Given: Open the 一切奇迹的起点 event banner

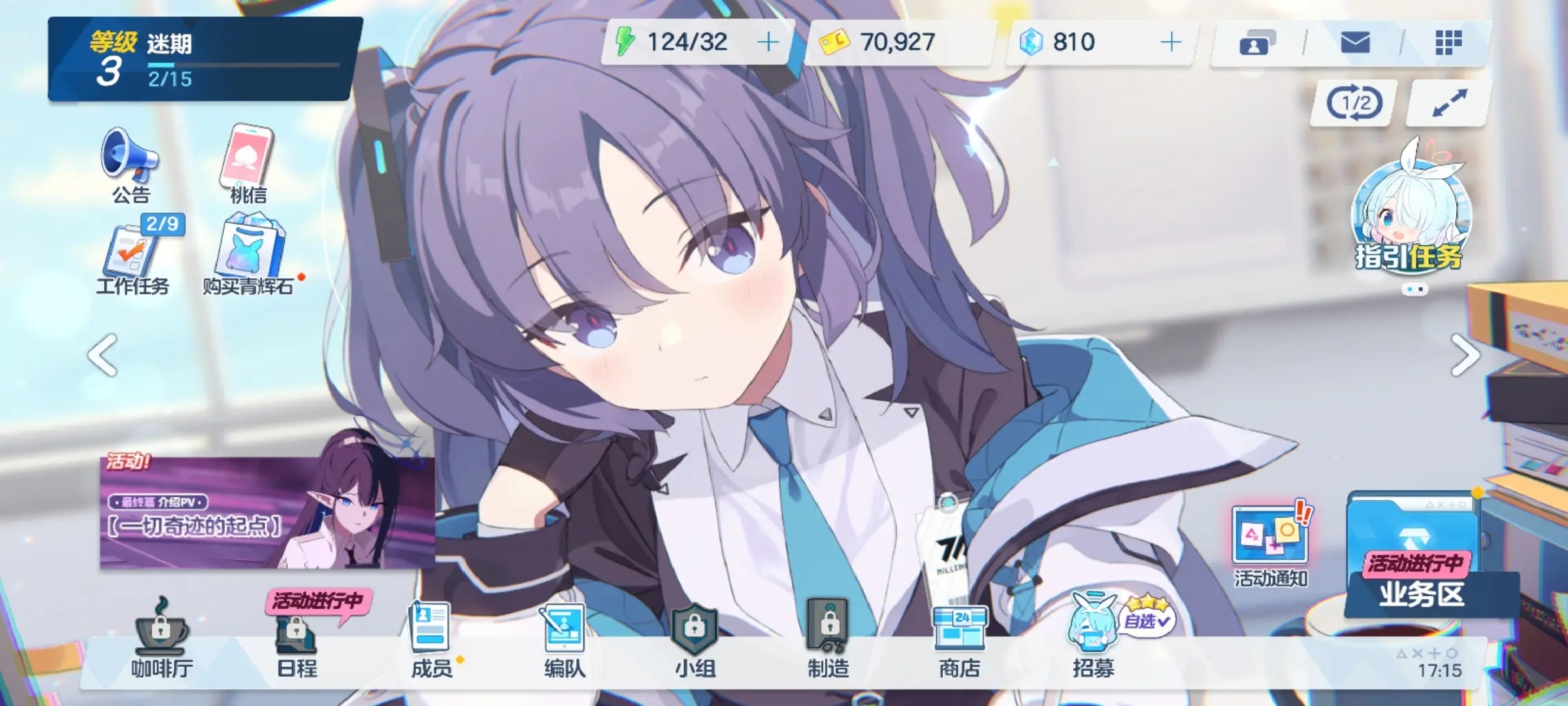Looking at the screenshot, I should (267, 513).
